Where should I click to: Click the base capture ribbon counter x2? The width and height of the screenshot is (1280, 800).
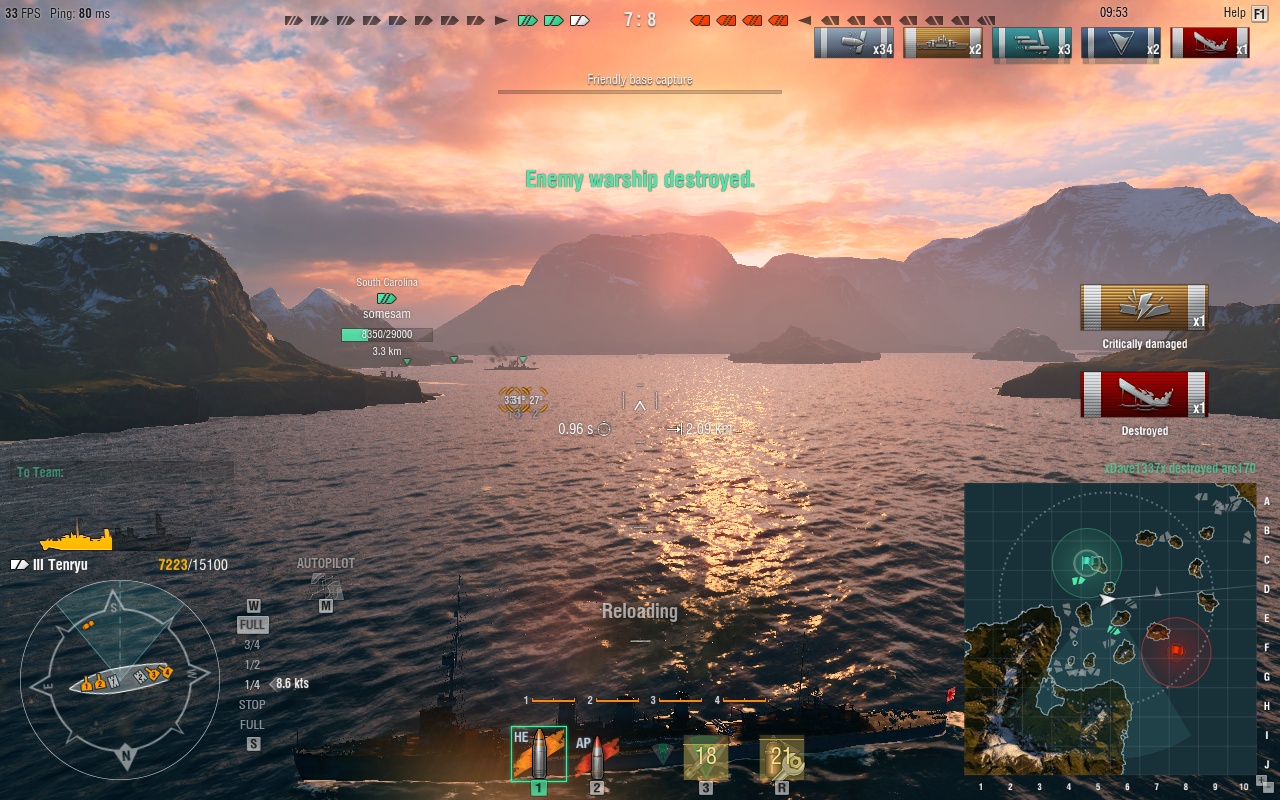click(x=1120, y=42)
